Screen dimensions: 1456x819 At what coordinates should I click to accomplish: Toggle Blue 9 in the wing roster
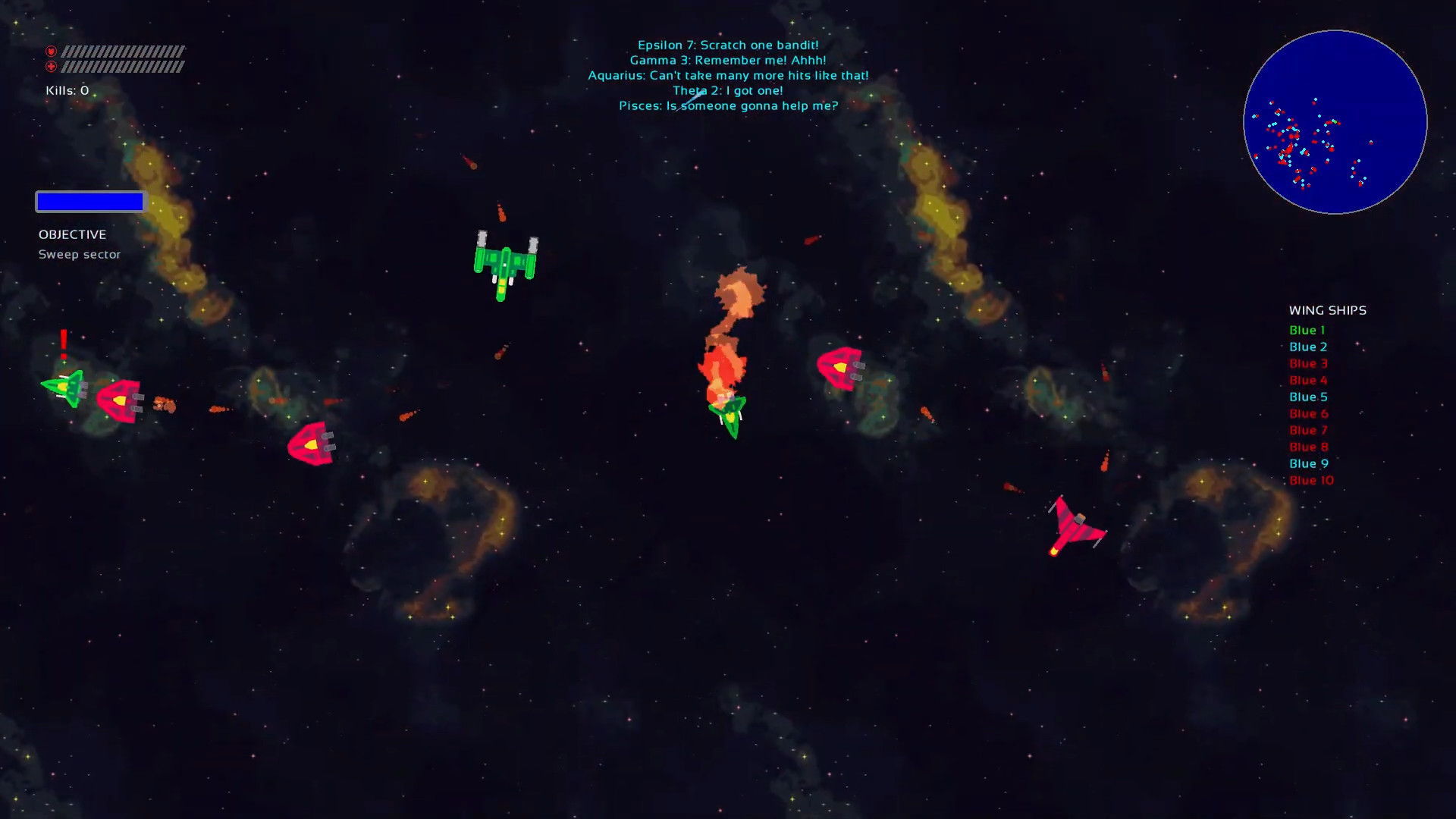(x=1308, y=463)
